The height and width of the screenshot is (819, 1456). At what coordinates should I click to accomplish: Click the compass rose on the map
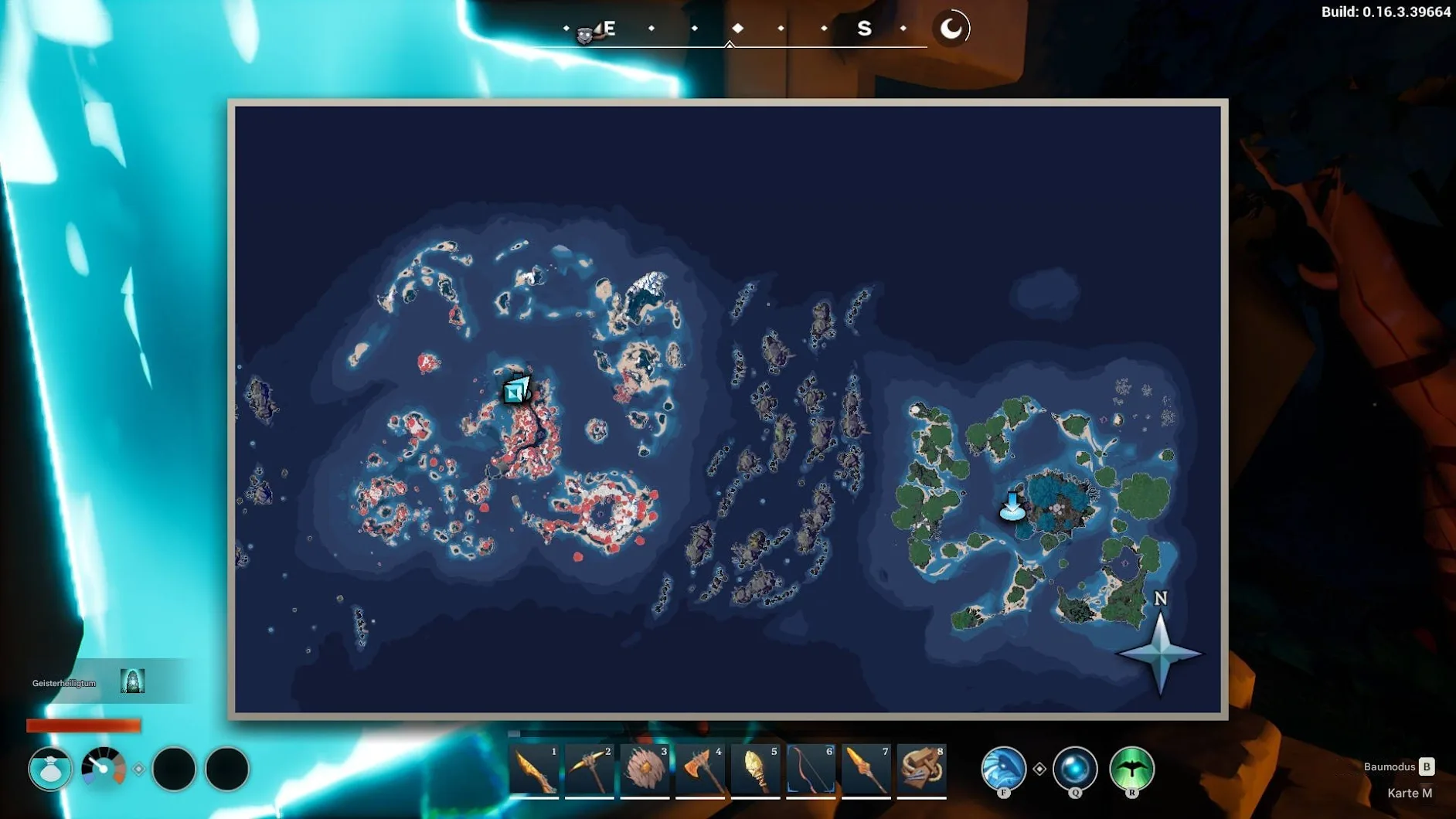coord(1160,651)
